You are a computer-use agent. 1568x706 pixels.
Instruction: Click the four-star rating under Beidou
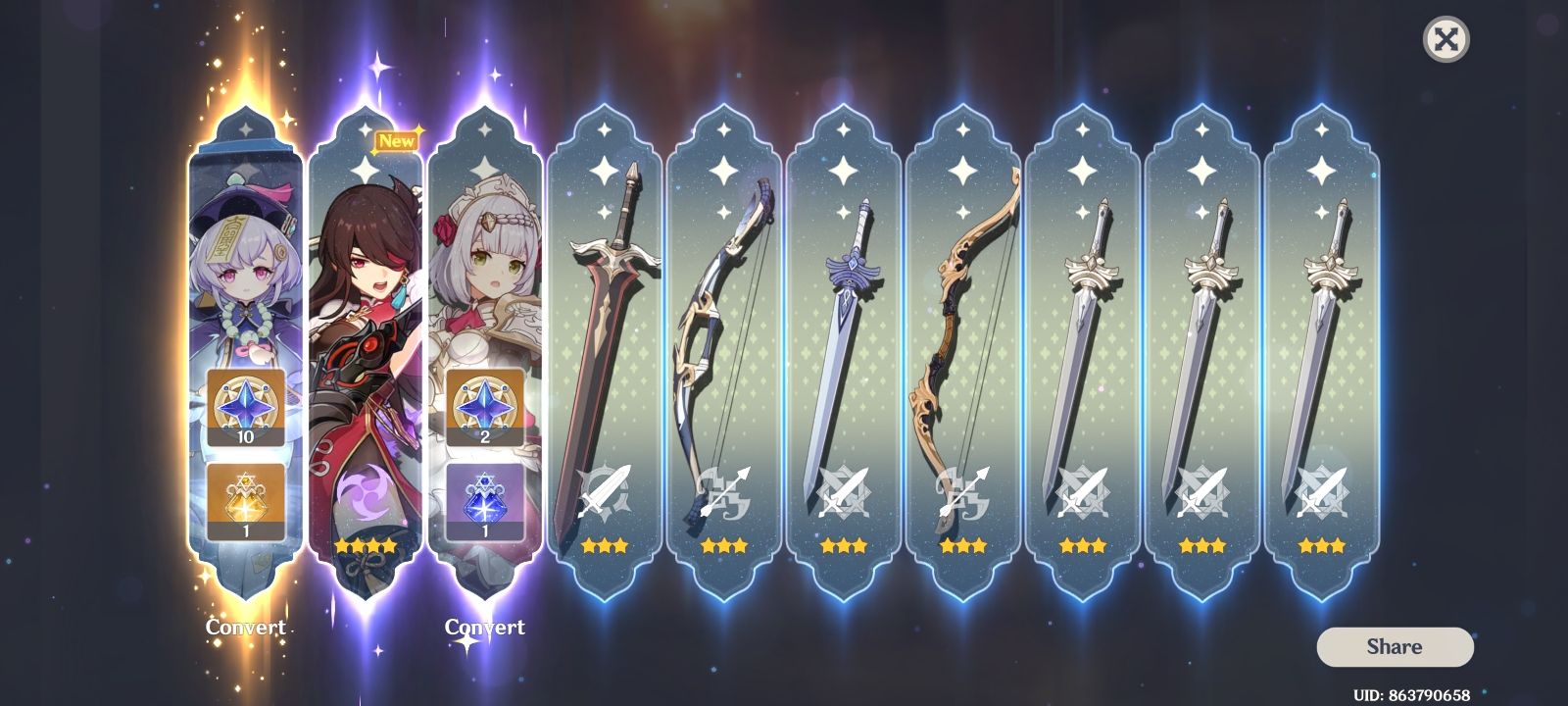(x=366, y=546)
